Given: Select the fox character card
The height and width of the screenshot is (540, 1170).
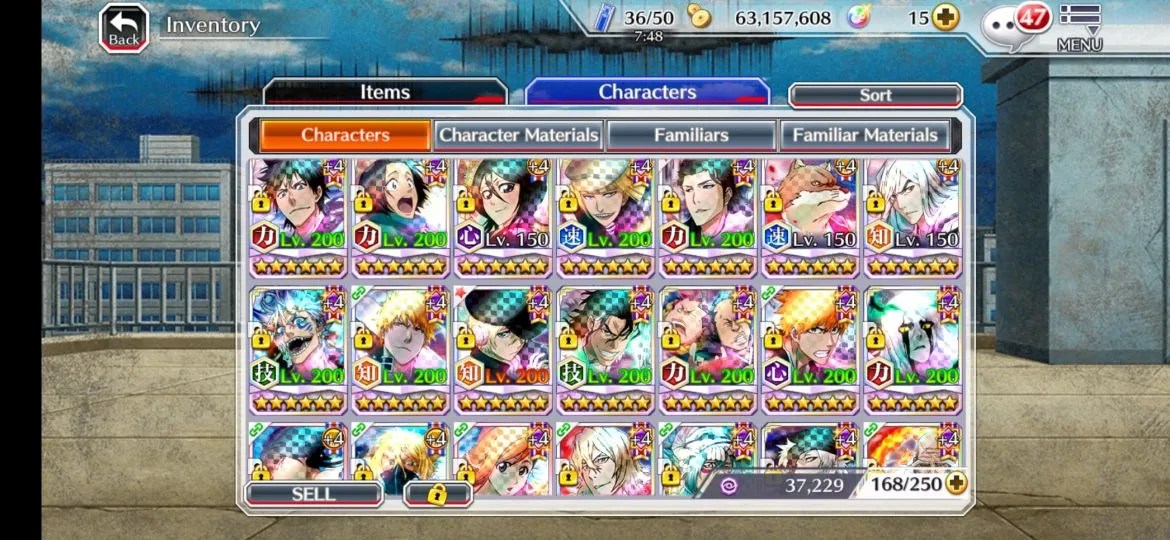Looking at the screenshot, I should 810,217.
